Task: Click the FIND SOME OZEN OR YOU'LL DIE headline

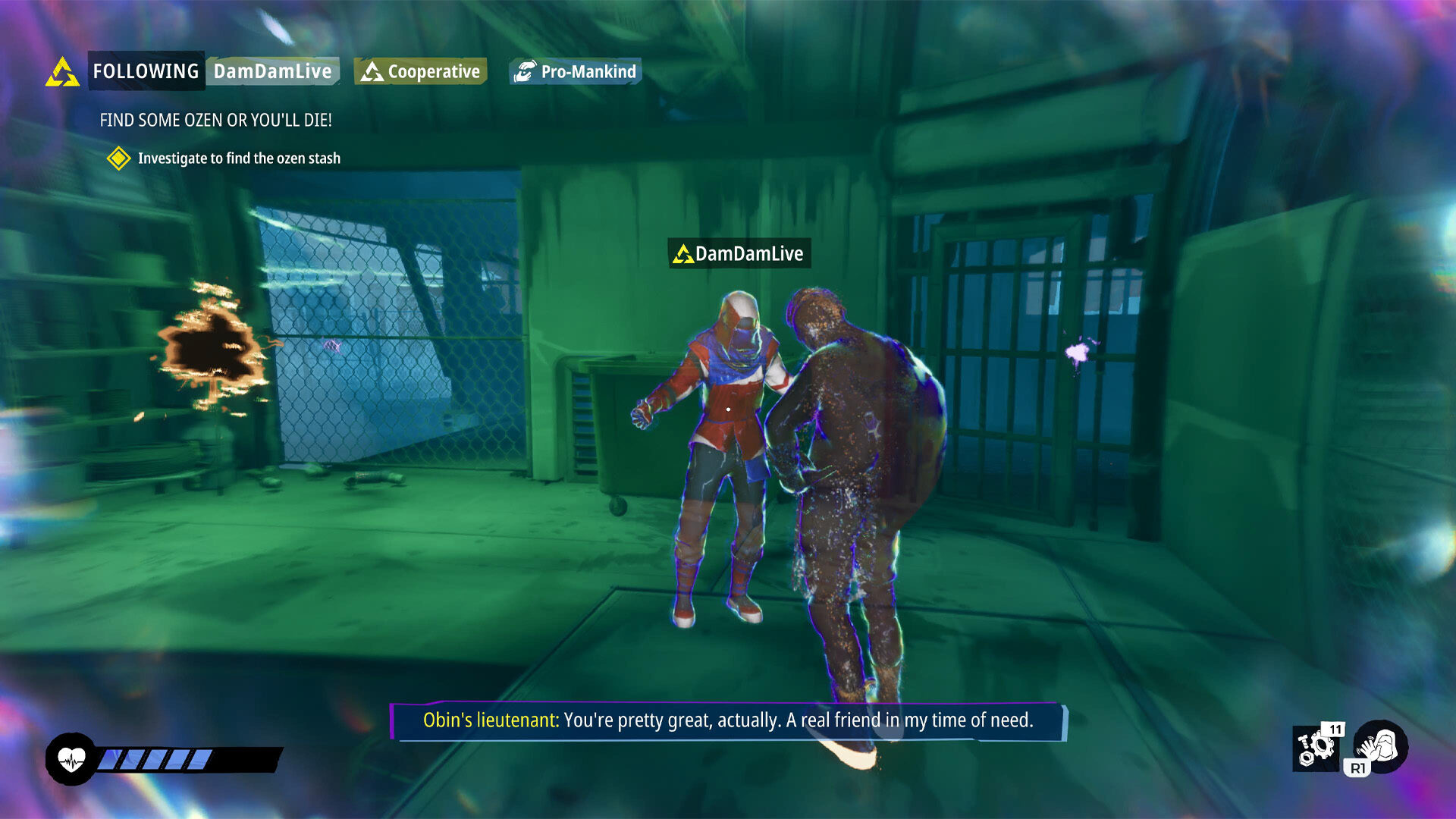Action: point(217,120)
